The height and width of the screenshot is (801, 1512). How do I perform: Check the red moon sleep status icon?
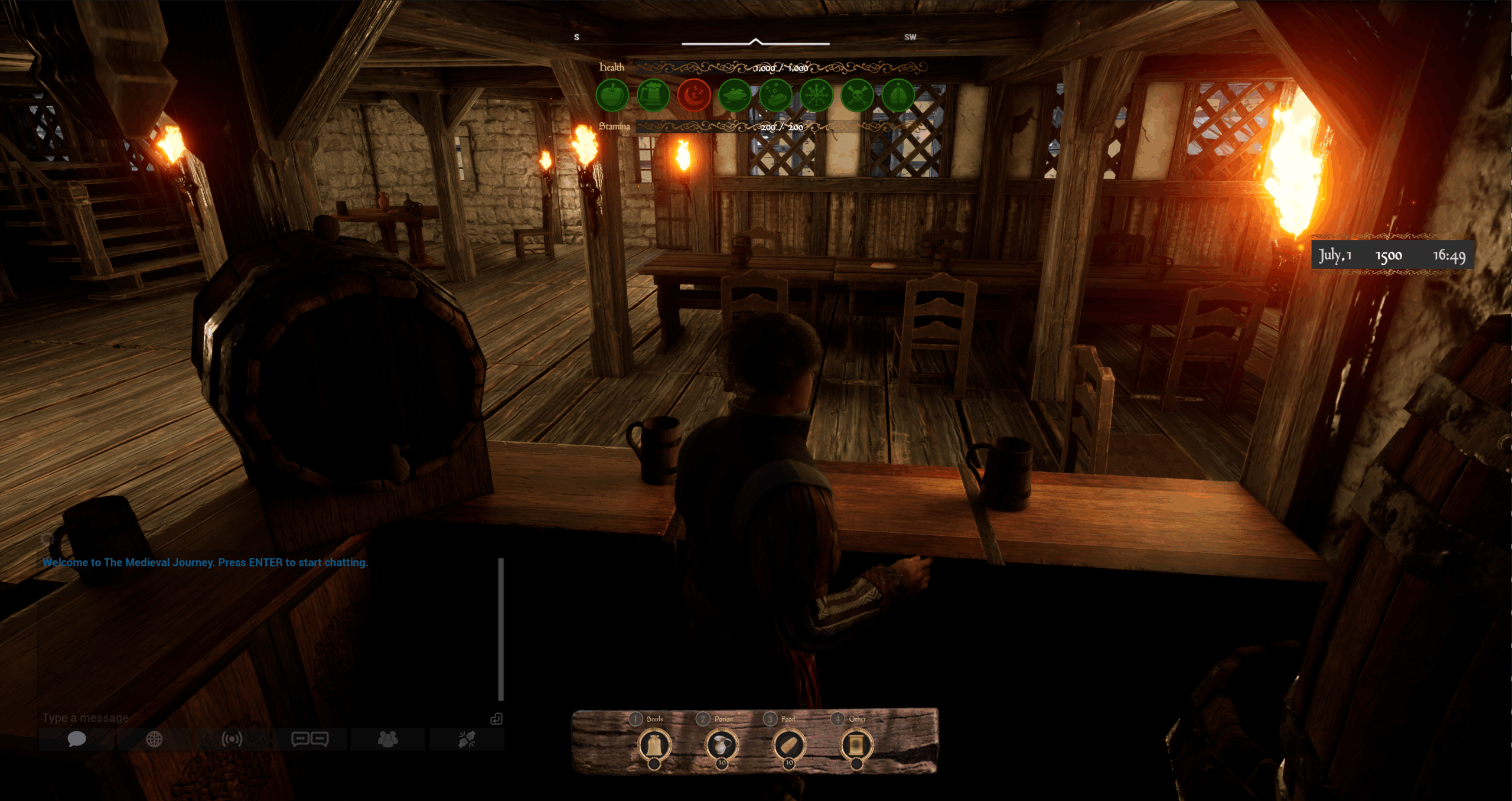694,95
